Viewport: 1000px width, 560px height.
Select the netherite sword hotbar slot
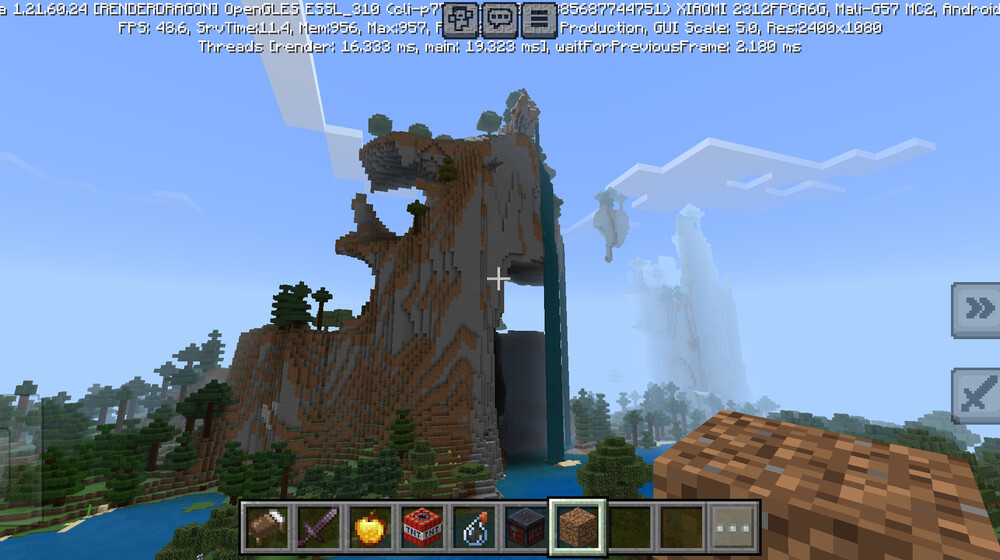tap(318, 526)
